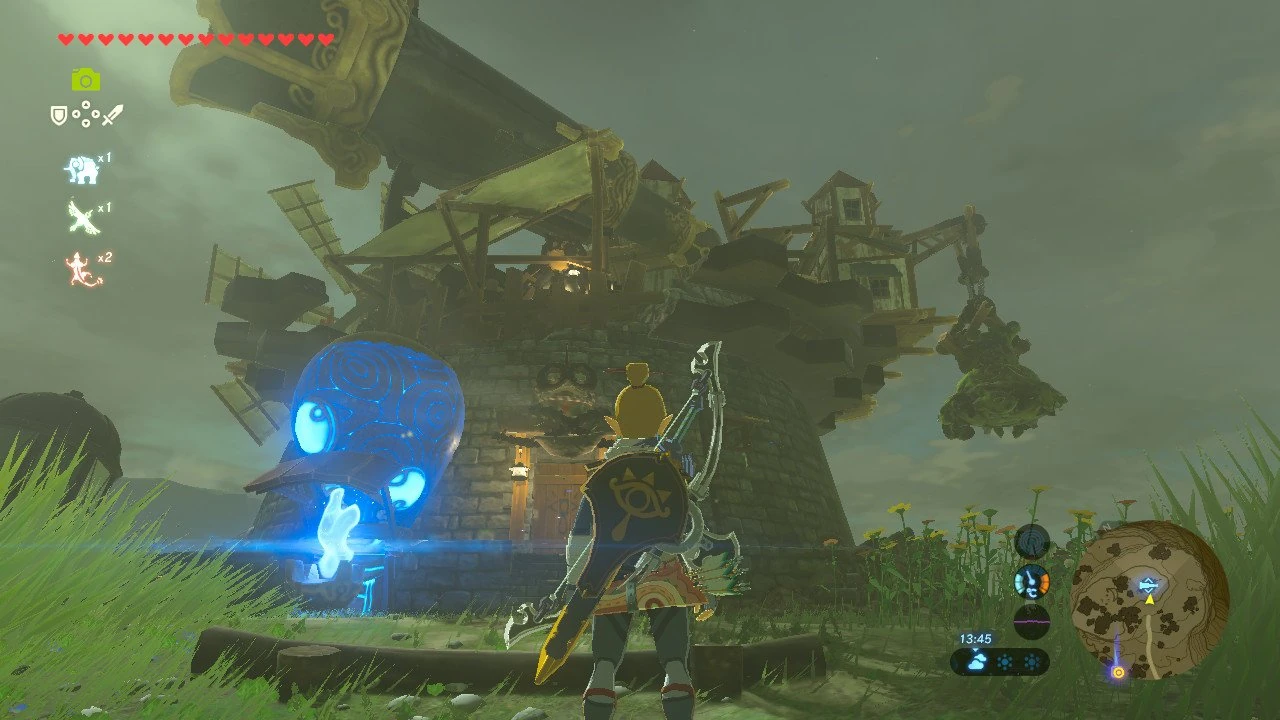This screenshot has height=720, width=1280.
Task: Click the Sheikah sensor spiral icon
Action: 1031,540
